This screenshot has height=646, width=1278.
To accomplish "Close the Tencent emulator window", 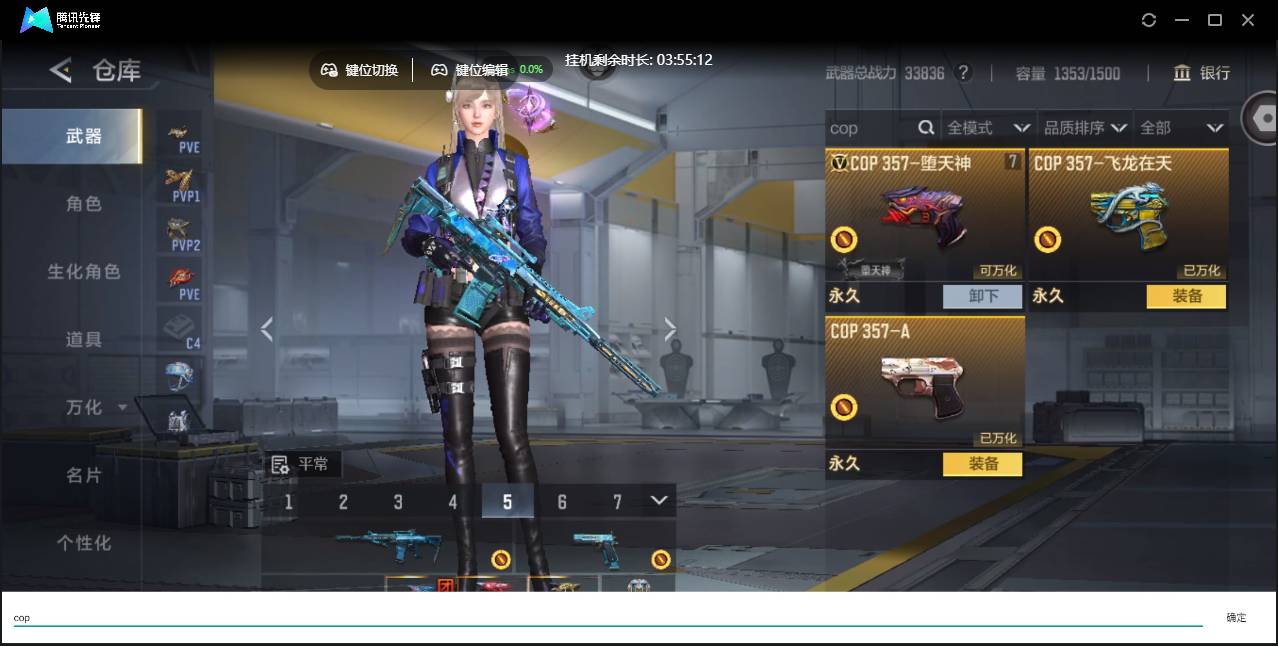I will 1248,20.
